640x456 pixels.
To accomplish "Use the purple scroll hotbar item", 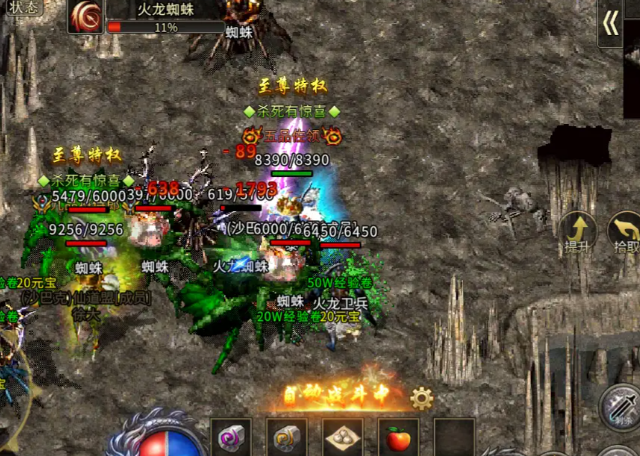I will click(x=231, y=437).
